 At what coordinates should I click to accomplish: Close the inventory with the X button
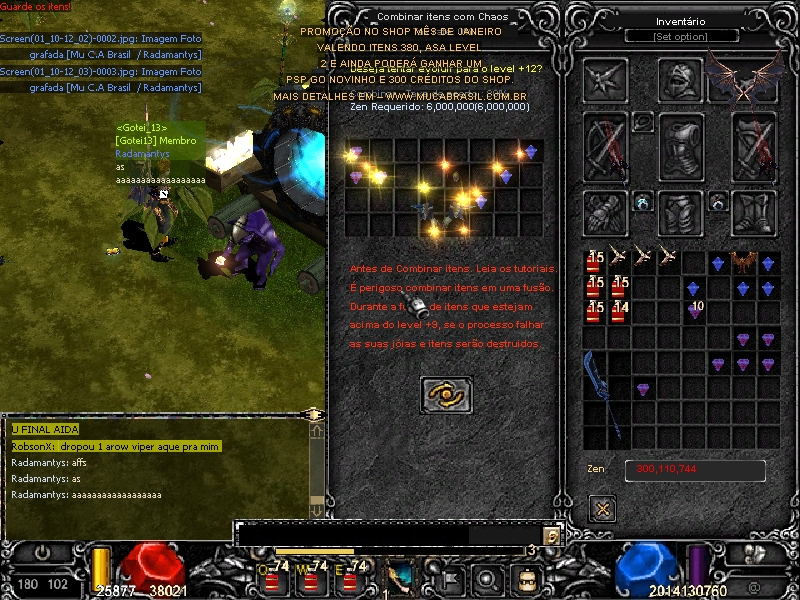pyautogui.click(x=602, y=508)
